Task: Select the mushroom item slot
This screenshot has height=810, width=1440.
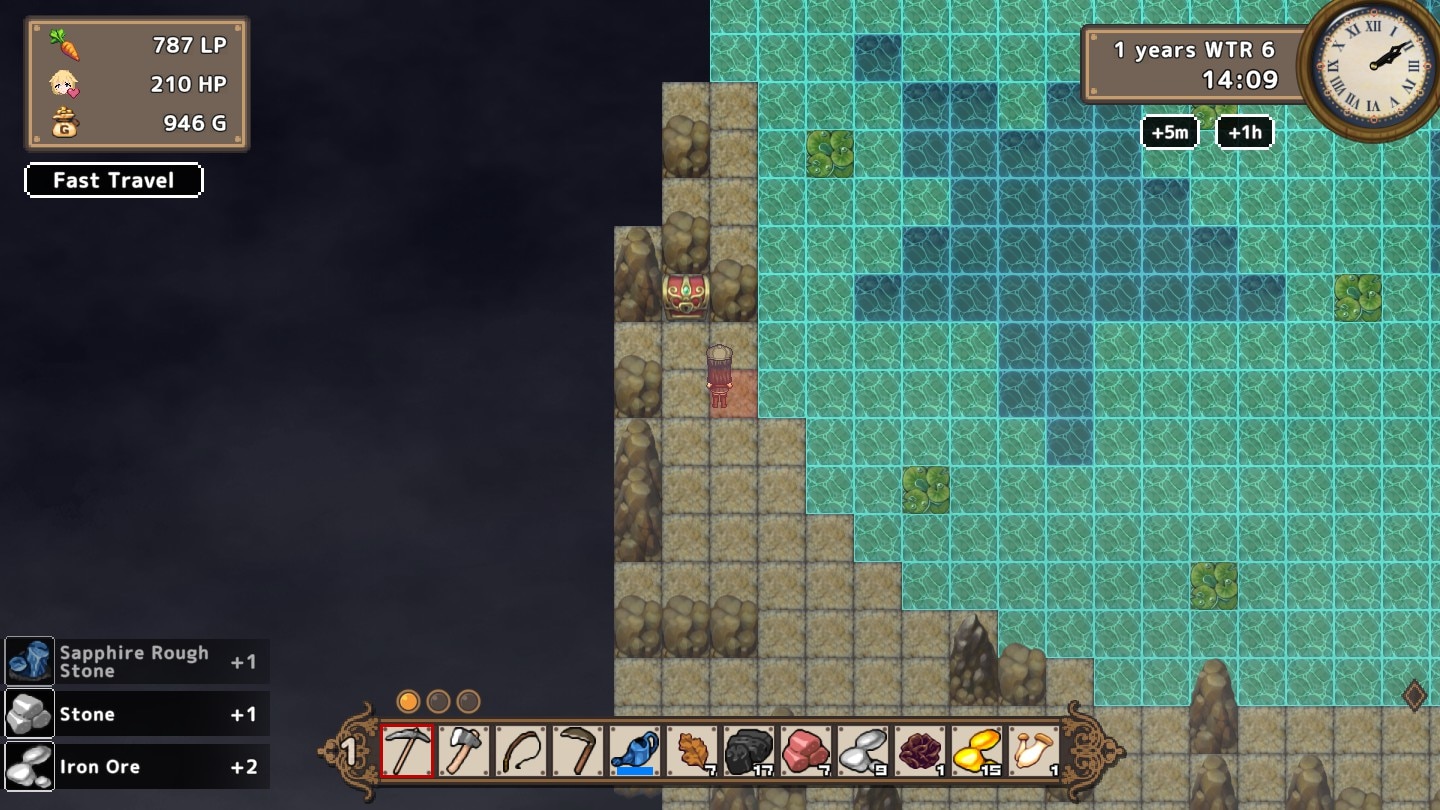Action: (x=1034, y=750)
